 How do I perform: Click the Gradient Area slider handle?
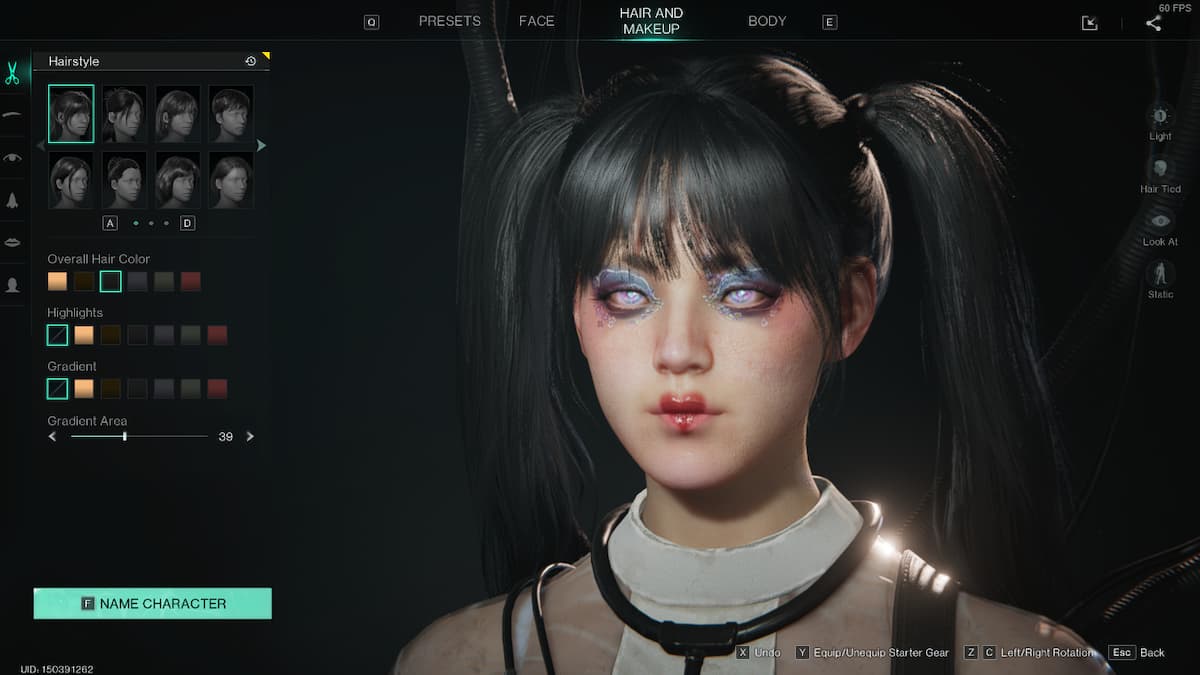click(x=124, y=437)
